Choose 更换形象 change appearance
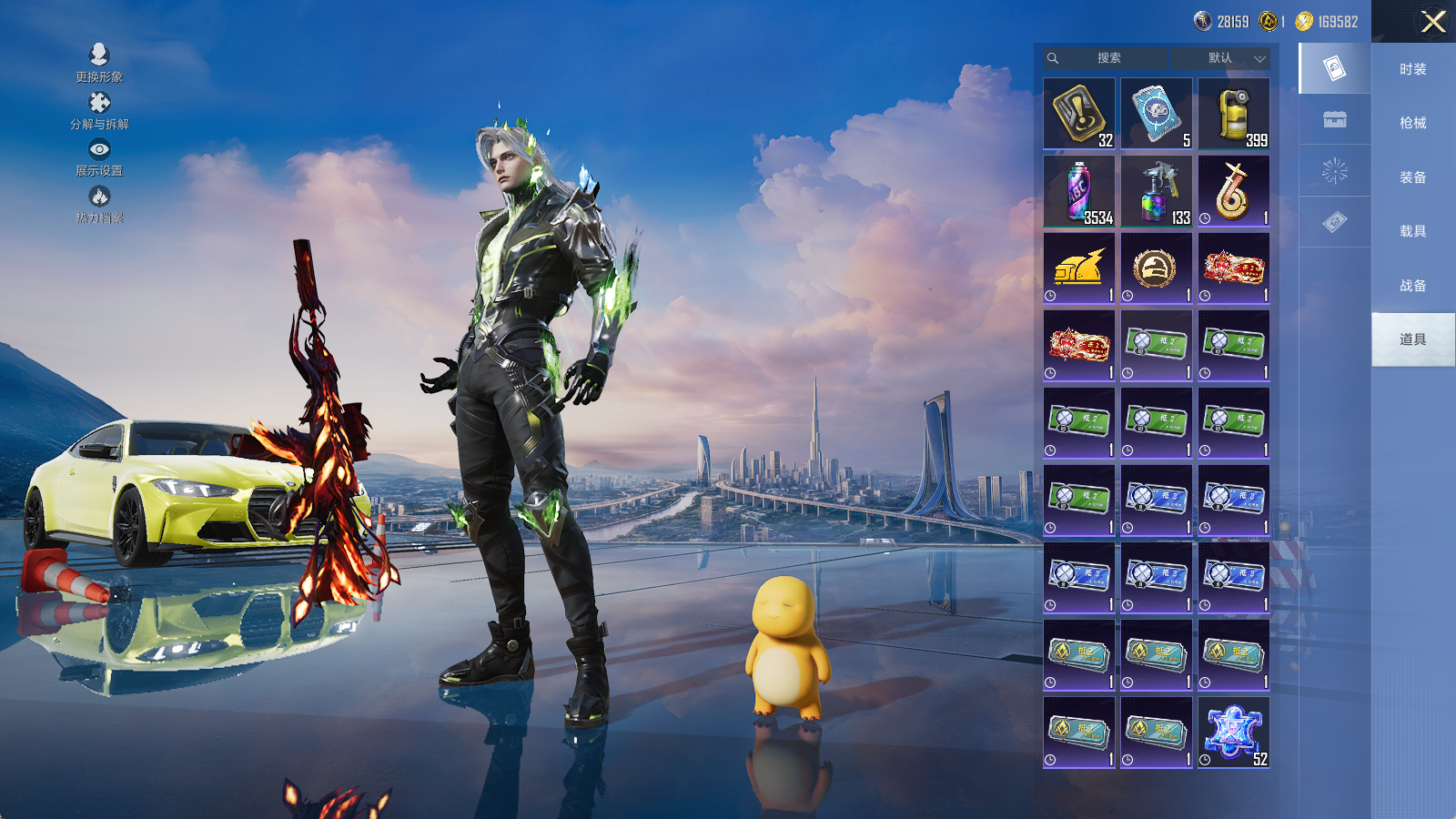This screenshot has width=1456, height=819. [x=99, y=63]
